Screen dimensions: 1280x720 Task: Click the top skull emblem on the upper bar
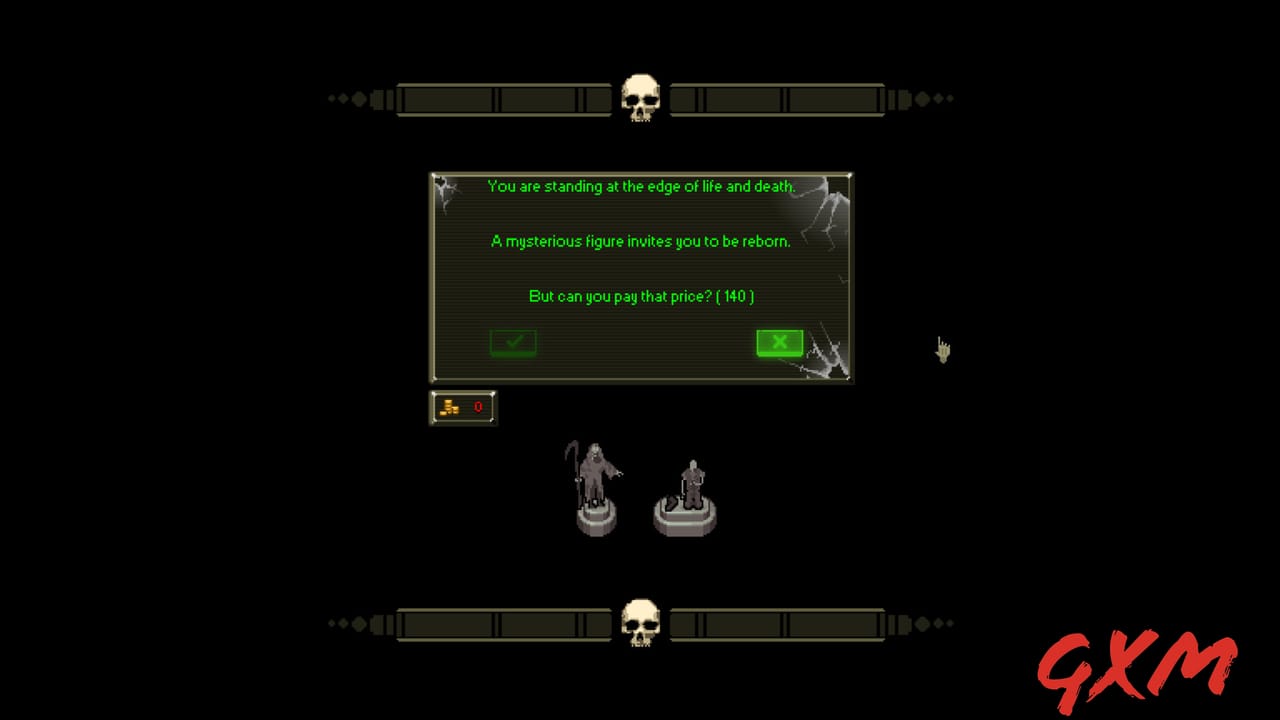(640, 97)
